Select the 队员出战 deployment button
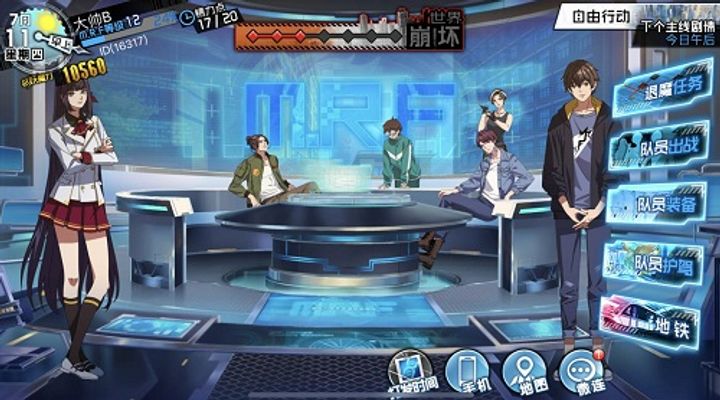The height and width of the screenshot is (400, 720). (658, 148)
